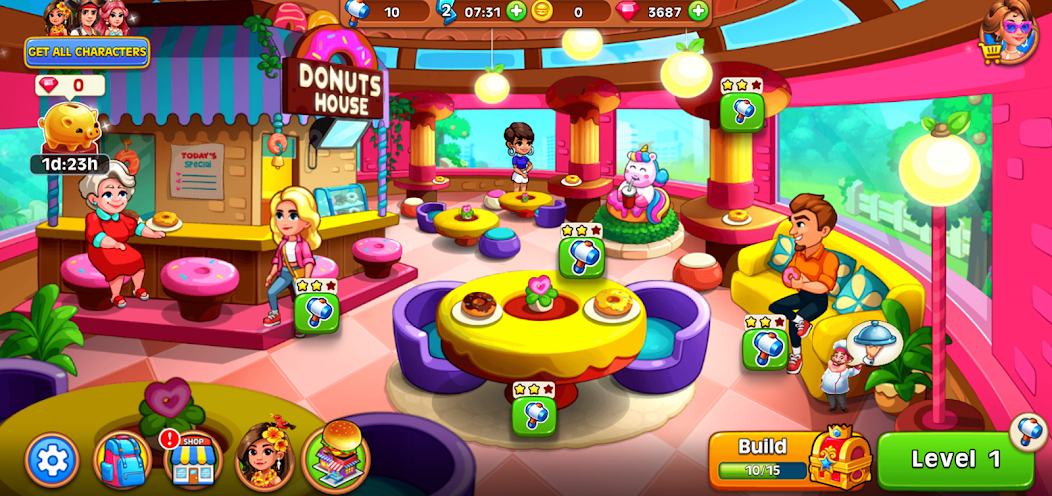This screenshot has height=496, width=1052.
Task: Add more energy with the plus button
Action: 516,11
